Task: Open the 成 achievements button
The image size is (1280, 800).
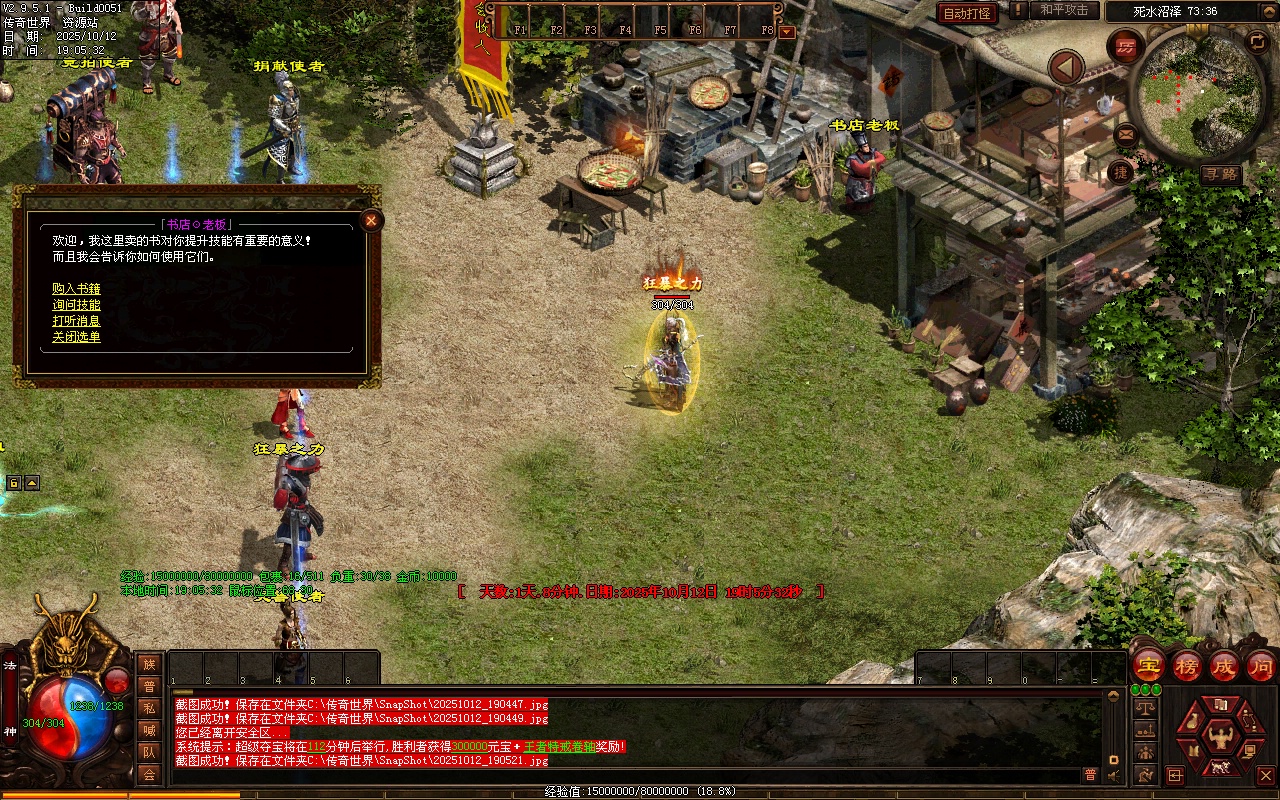Action: click(x=1224, y=666)
